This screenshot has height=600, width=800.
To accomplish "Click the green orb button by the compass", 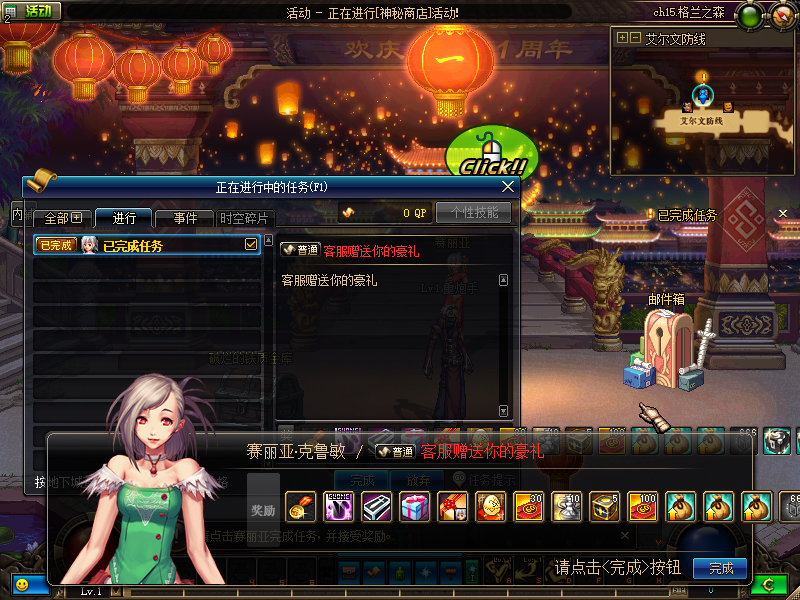I will [750, 14].
